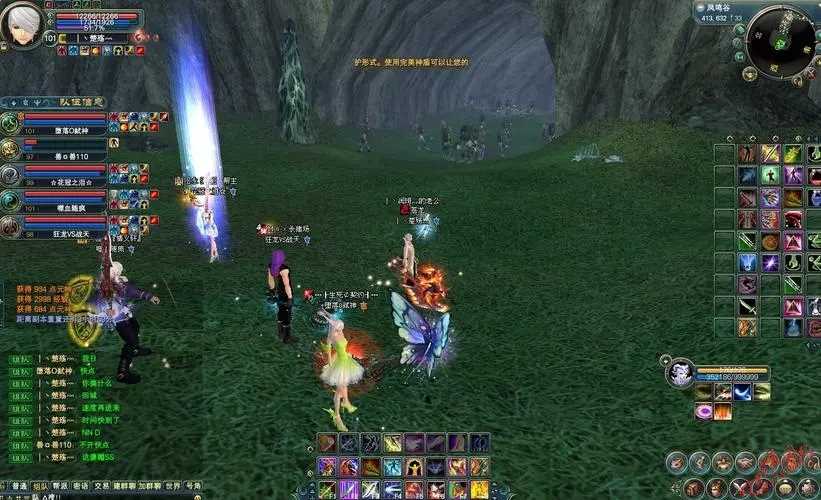Select the first skill in bottom hotbar

[326, 443]
